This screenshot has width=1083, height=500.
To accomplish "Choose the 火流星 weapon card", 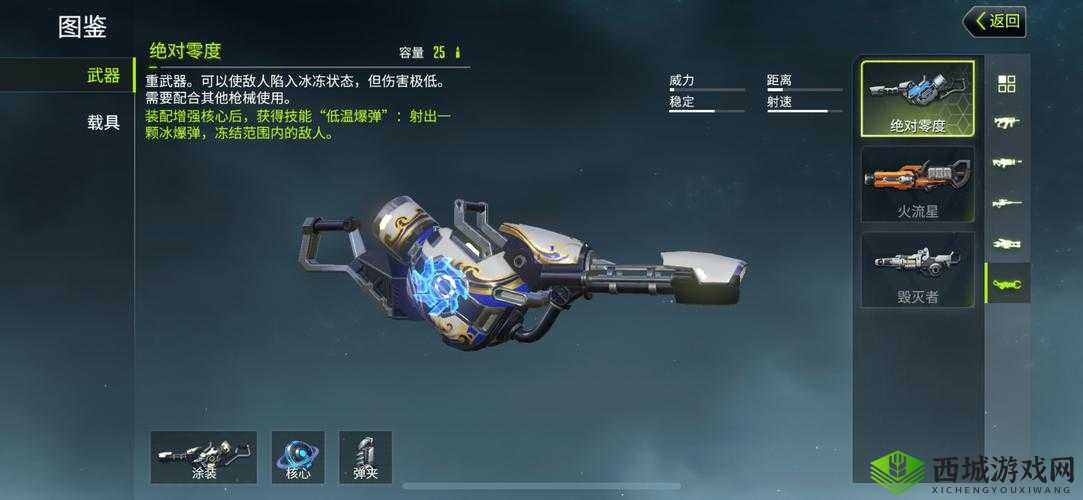I will (x=917, y=185).
